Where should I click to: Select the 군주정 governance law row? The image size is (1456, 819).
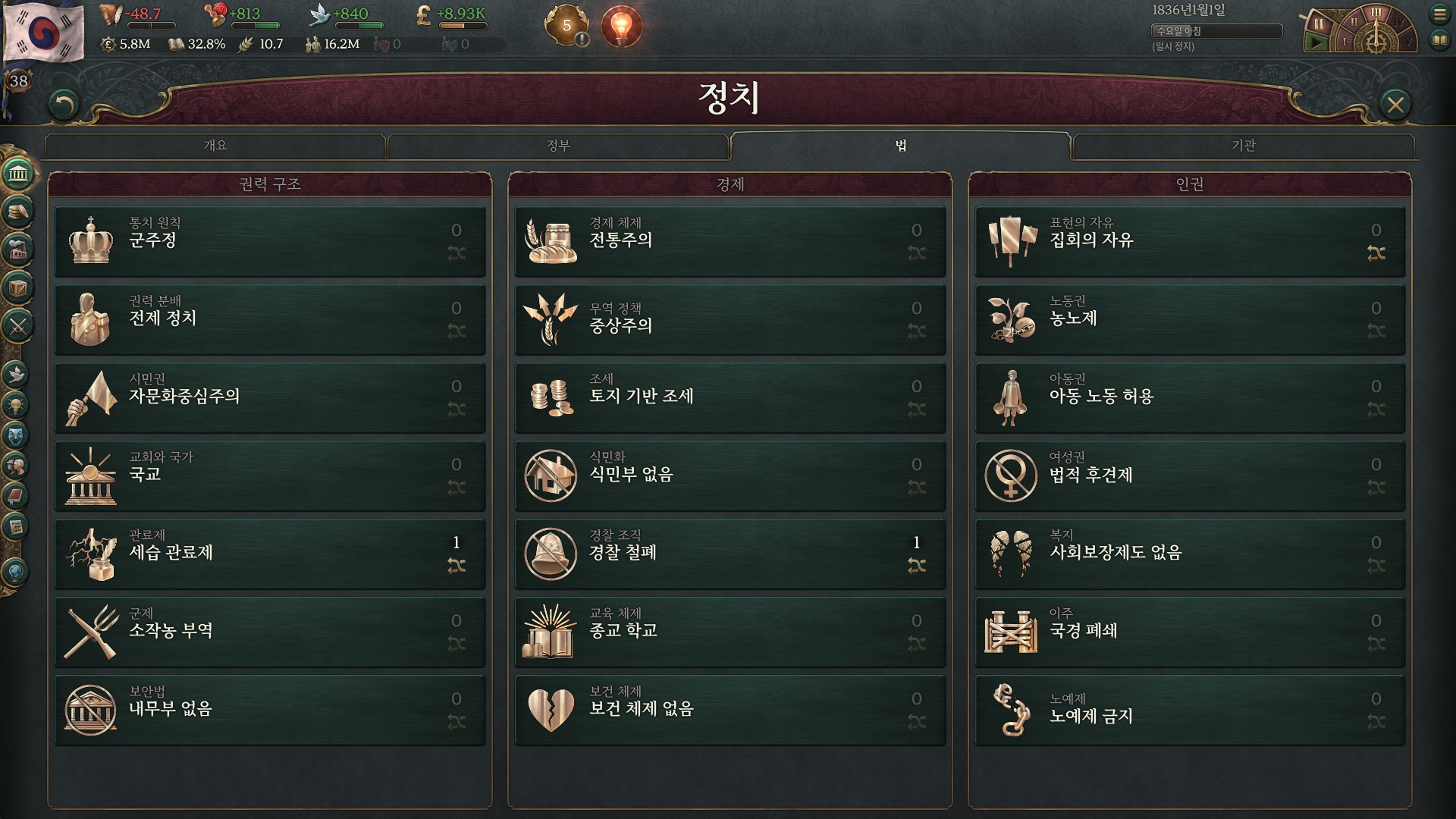tap(269, 241)
